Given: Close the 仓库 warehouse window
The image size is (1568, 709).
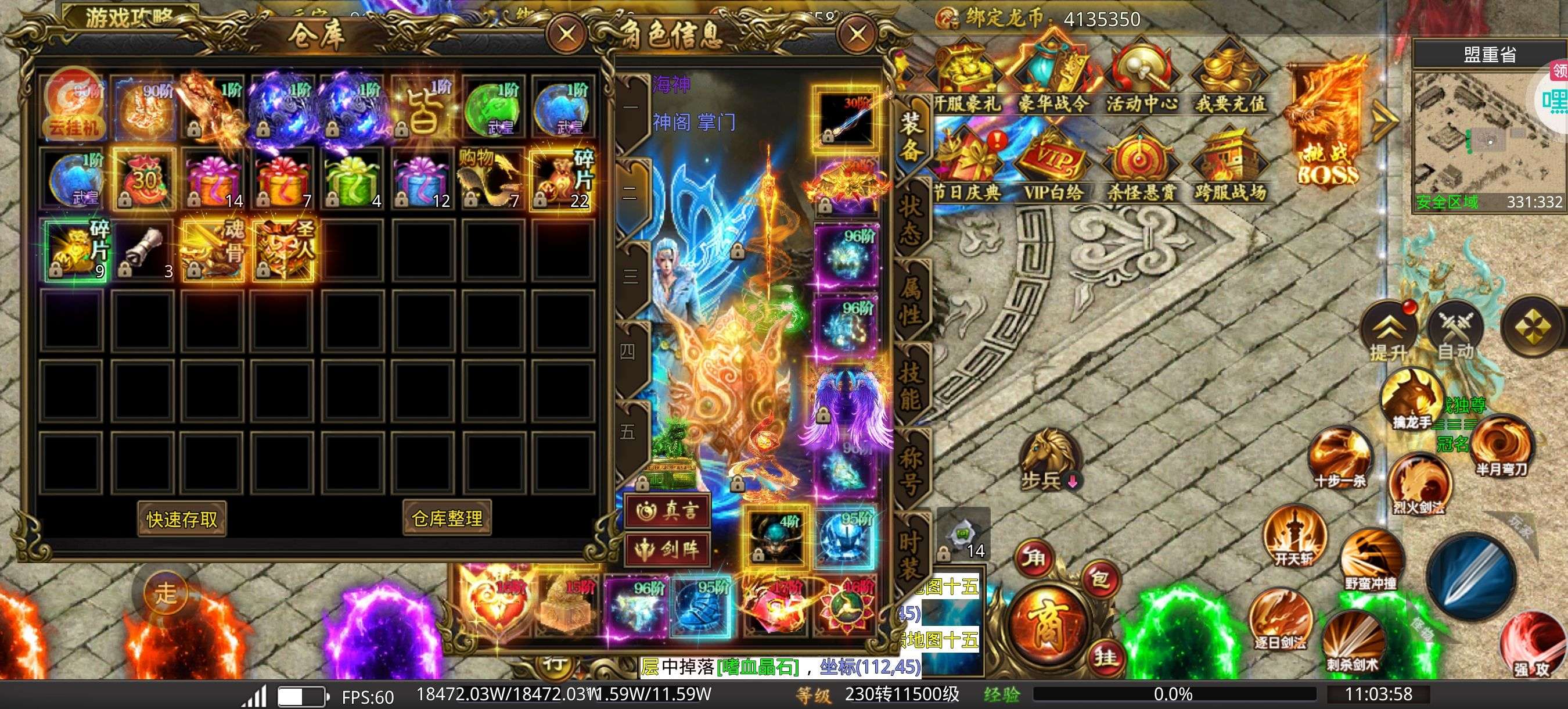Looking at the screenshot, I should 567,34.
